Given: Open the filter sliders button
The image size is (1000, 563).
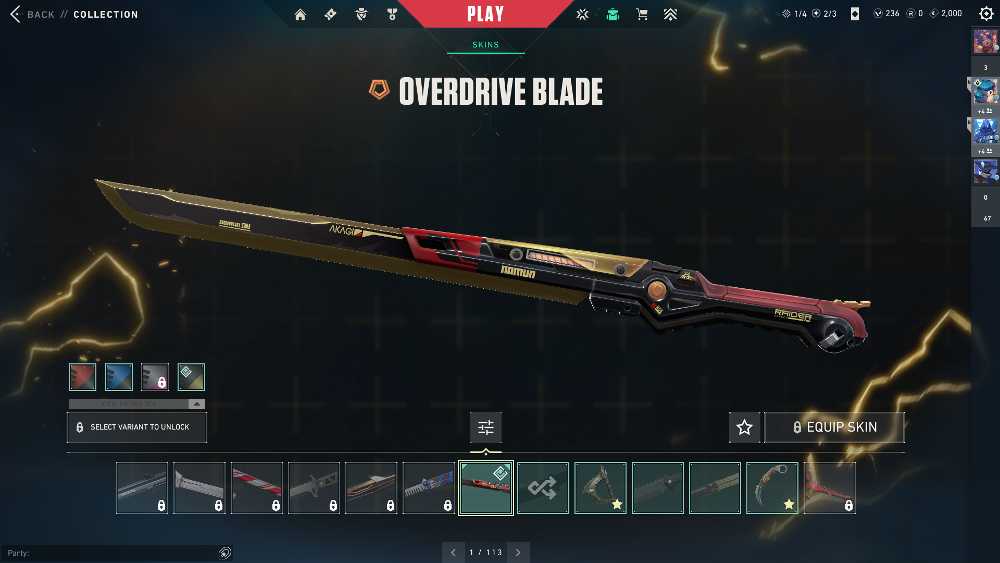Looking at the screenshot, I should pyautogui.click(x=486, y=427).
